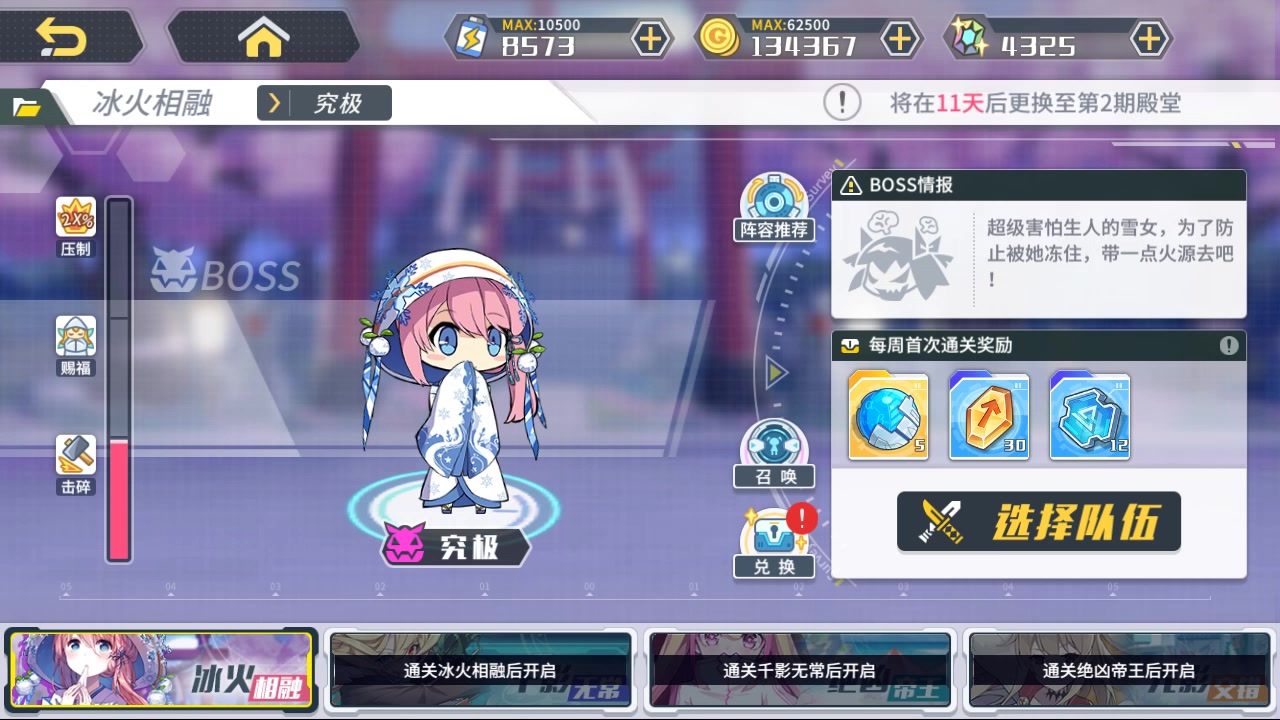1280x720 pixels.
Task: Open the first weekly clear reward item
Action: pyautogui.click(x=888, y=415)
